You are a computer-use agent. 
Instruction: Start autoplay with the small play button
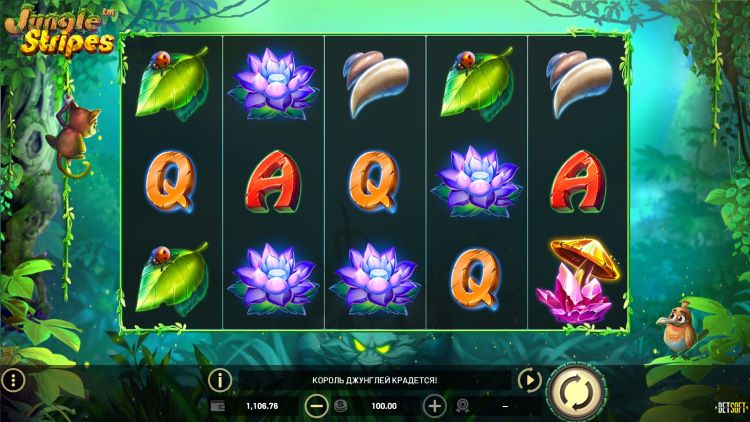pyautogui.click(x=527, y=380)
